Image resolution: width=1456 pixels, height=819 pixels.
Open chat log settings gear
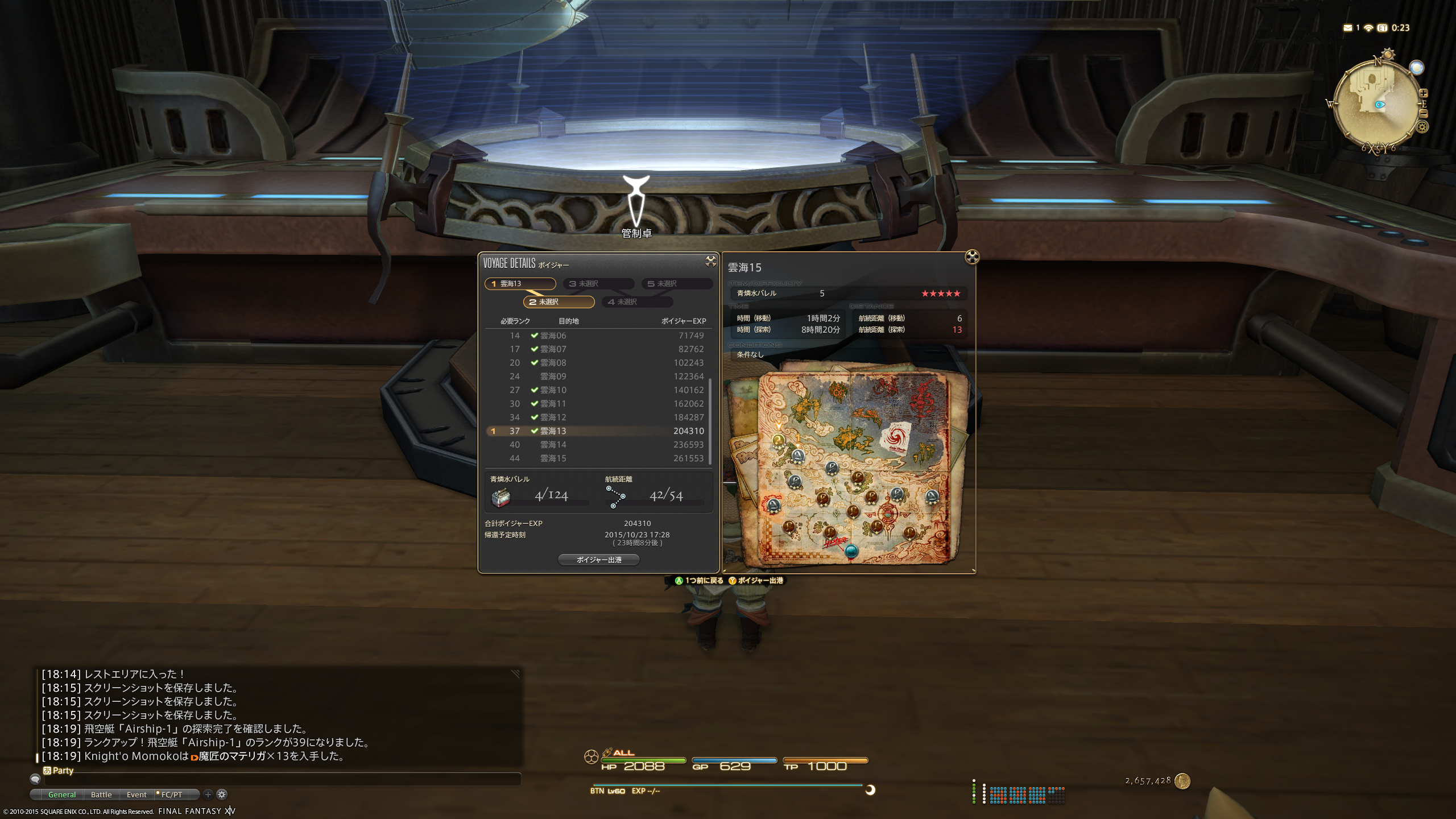(222, 795)
